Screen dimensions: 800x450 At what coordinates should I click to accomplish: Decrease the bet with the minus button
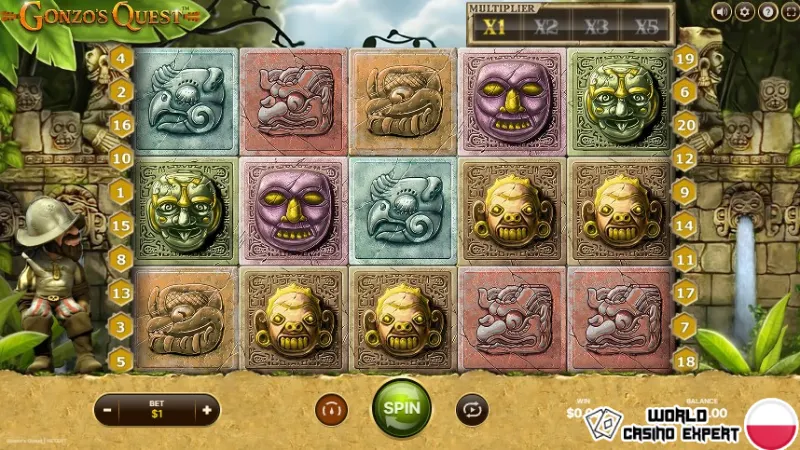pos(108,409)
